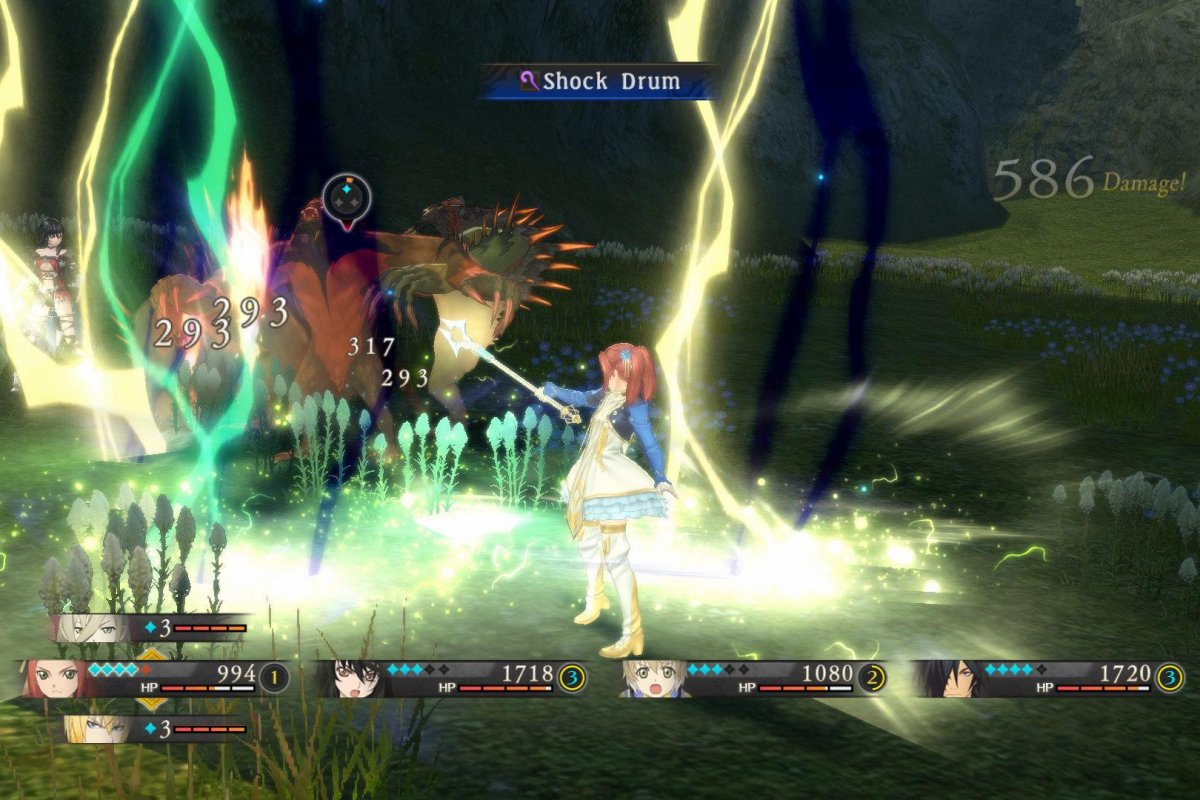Pick Rokurou's portrait with 1720 HP

[944, 678]
